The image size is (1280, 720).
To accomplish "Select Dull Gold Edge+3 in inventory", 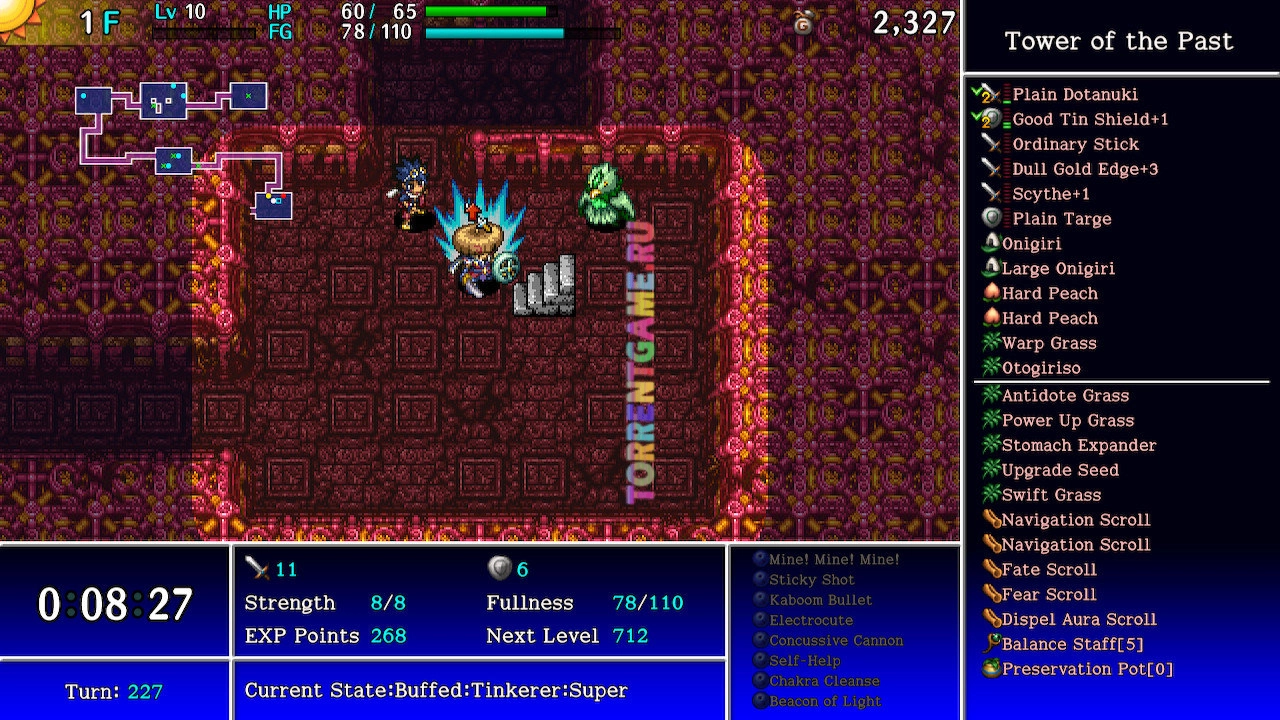I will [x=1084, y=169].
